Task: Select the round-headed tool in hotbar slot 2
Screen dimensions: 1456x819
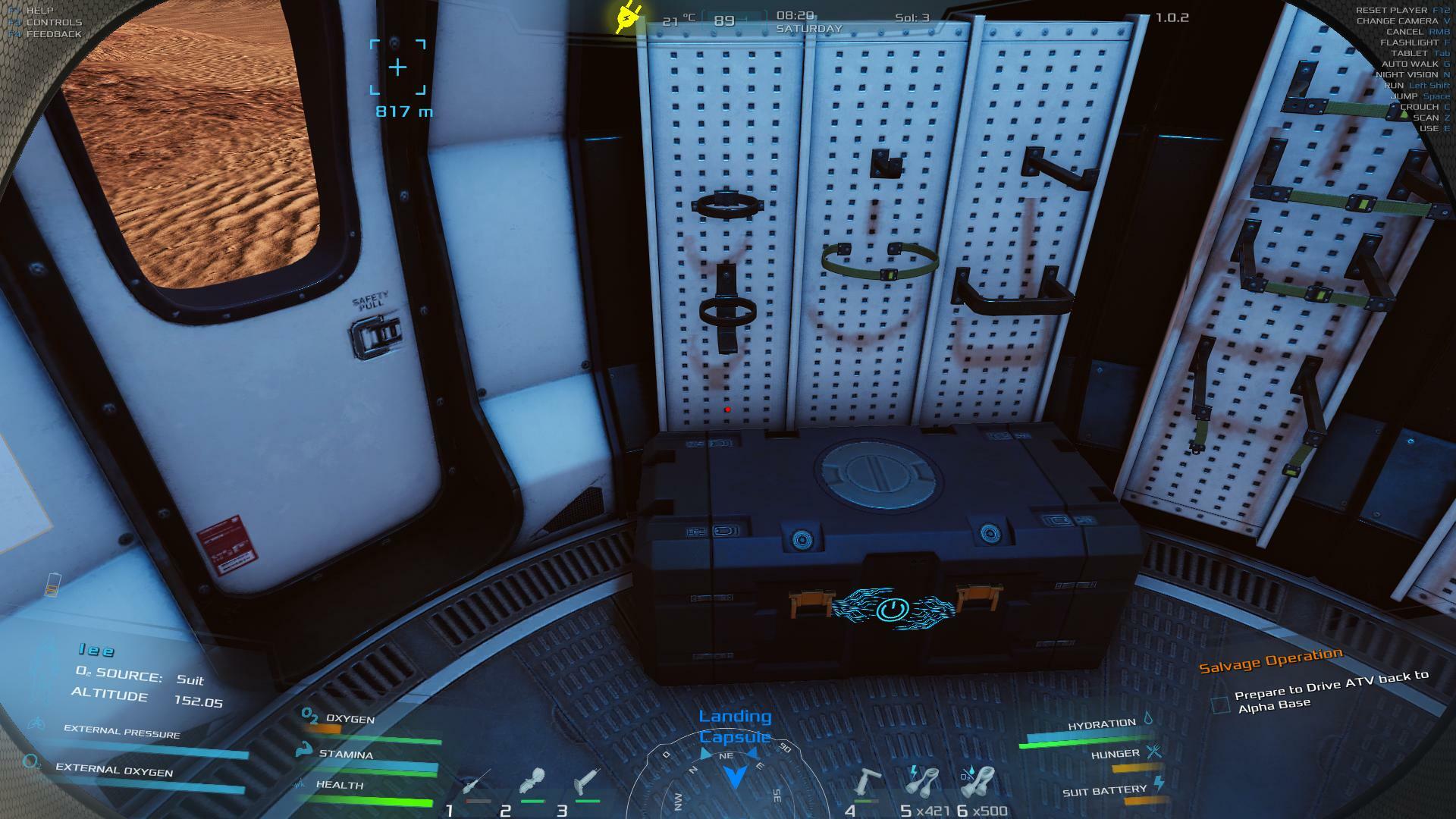Action: click(532, 782)
